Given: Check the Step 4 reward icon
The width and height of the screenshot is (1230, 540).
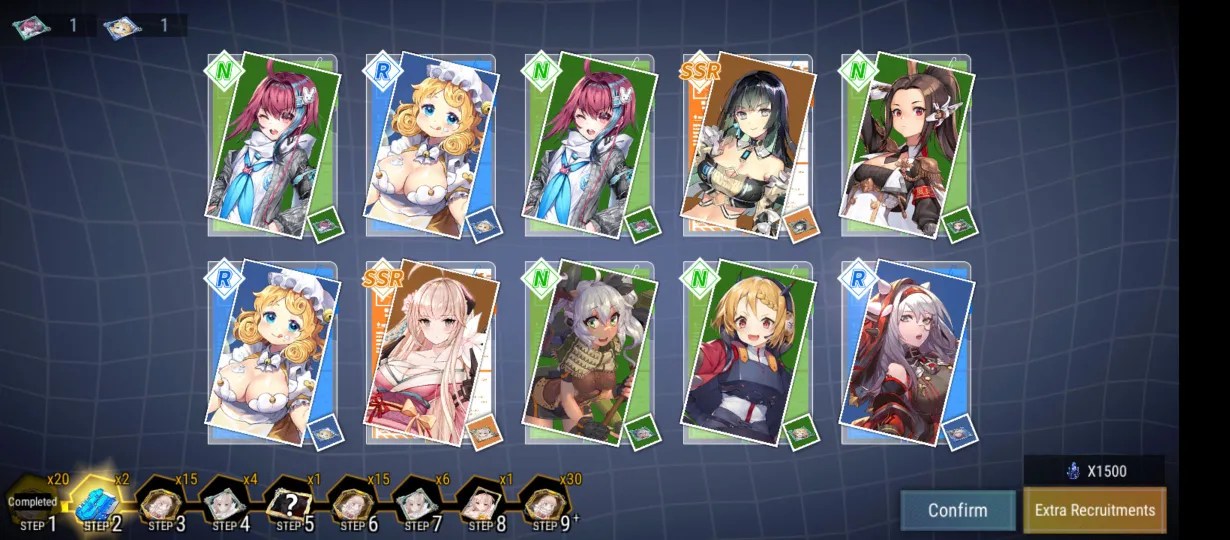Looking at the screenshot, I should tap(225, 505).
